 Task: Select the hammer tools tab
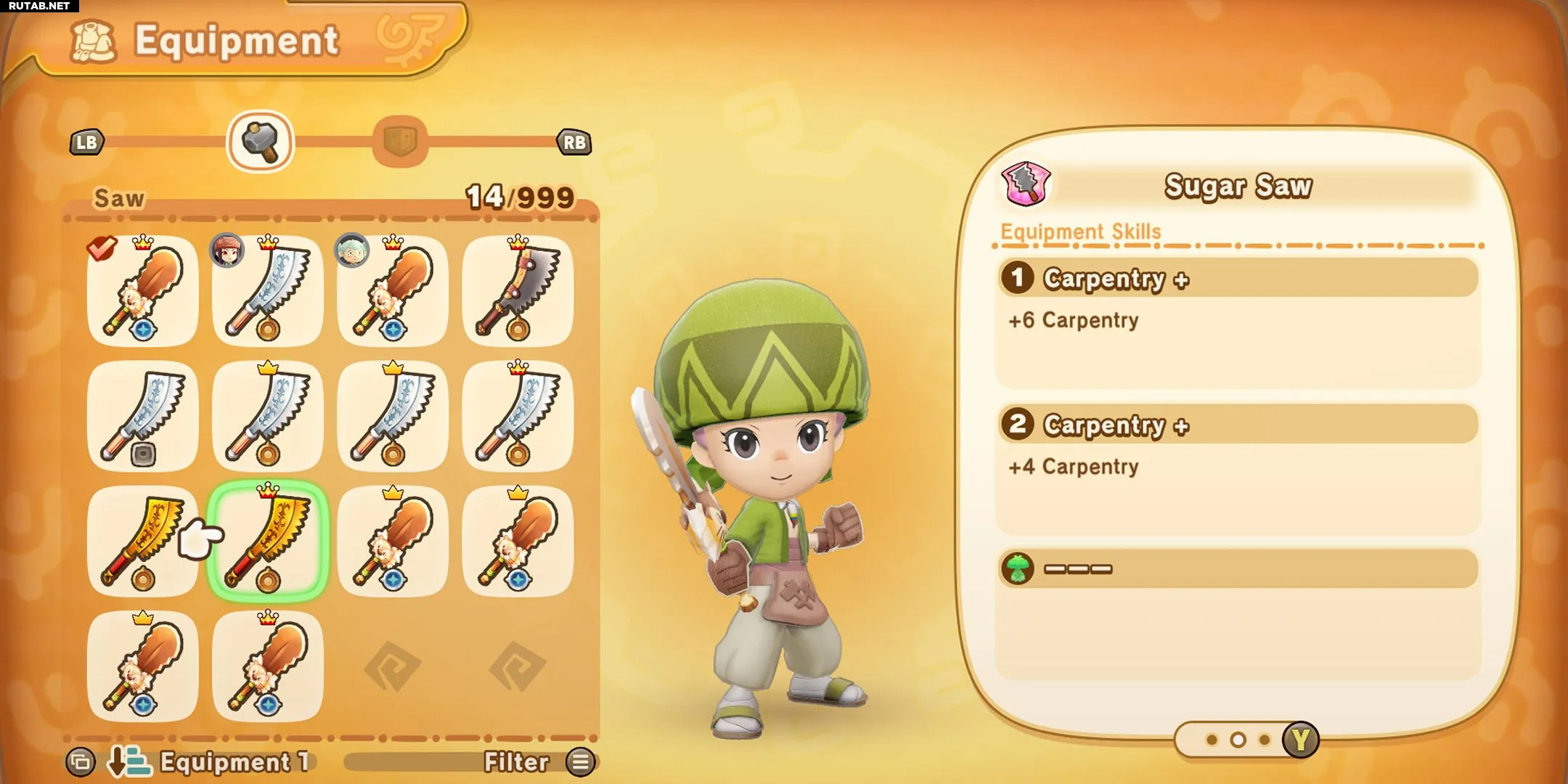pyautogui.click(x=260, y=142)
